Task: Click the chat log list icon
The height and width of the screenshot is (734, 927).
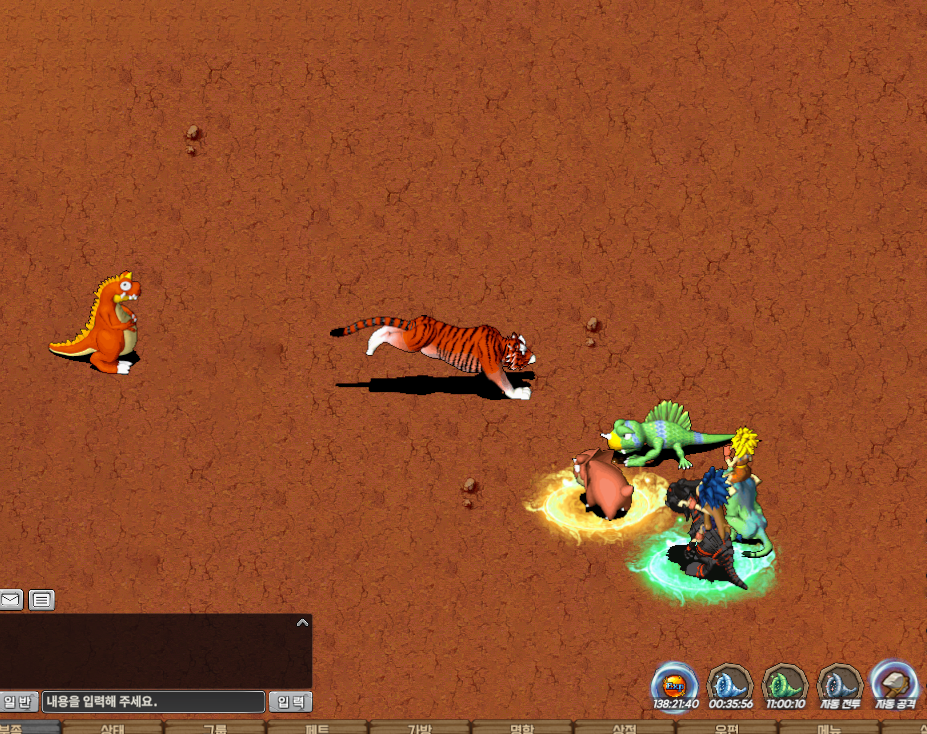Action: [41, 600]
